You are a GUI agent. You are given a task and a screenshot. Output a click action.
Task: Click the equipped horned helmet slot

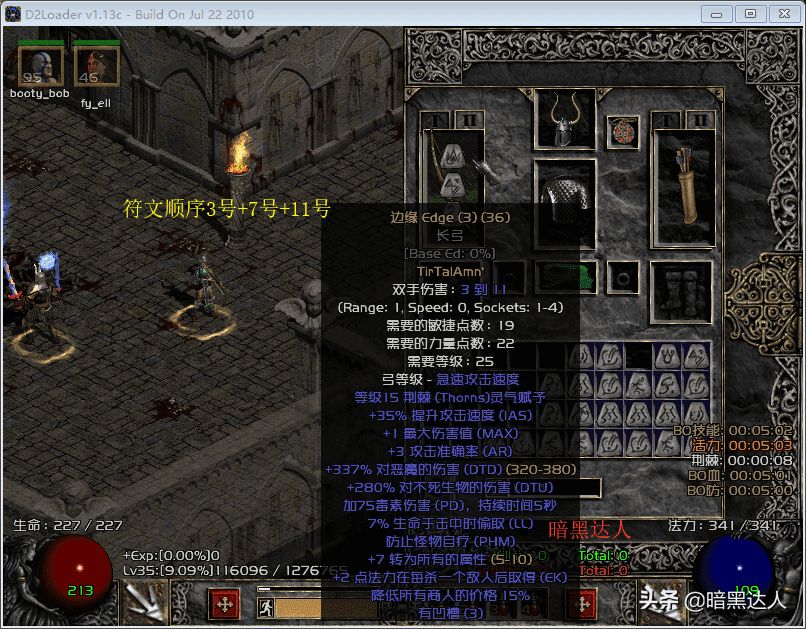565,119
